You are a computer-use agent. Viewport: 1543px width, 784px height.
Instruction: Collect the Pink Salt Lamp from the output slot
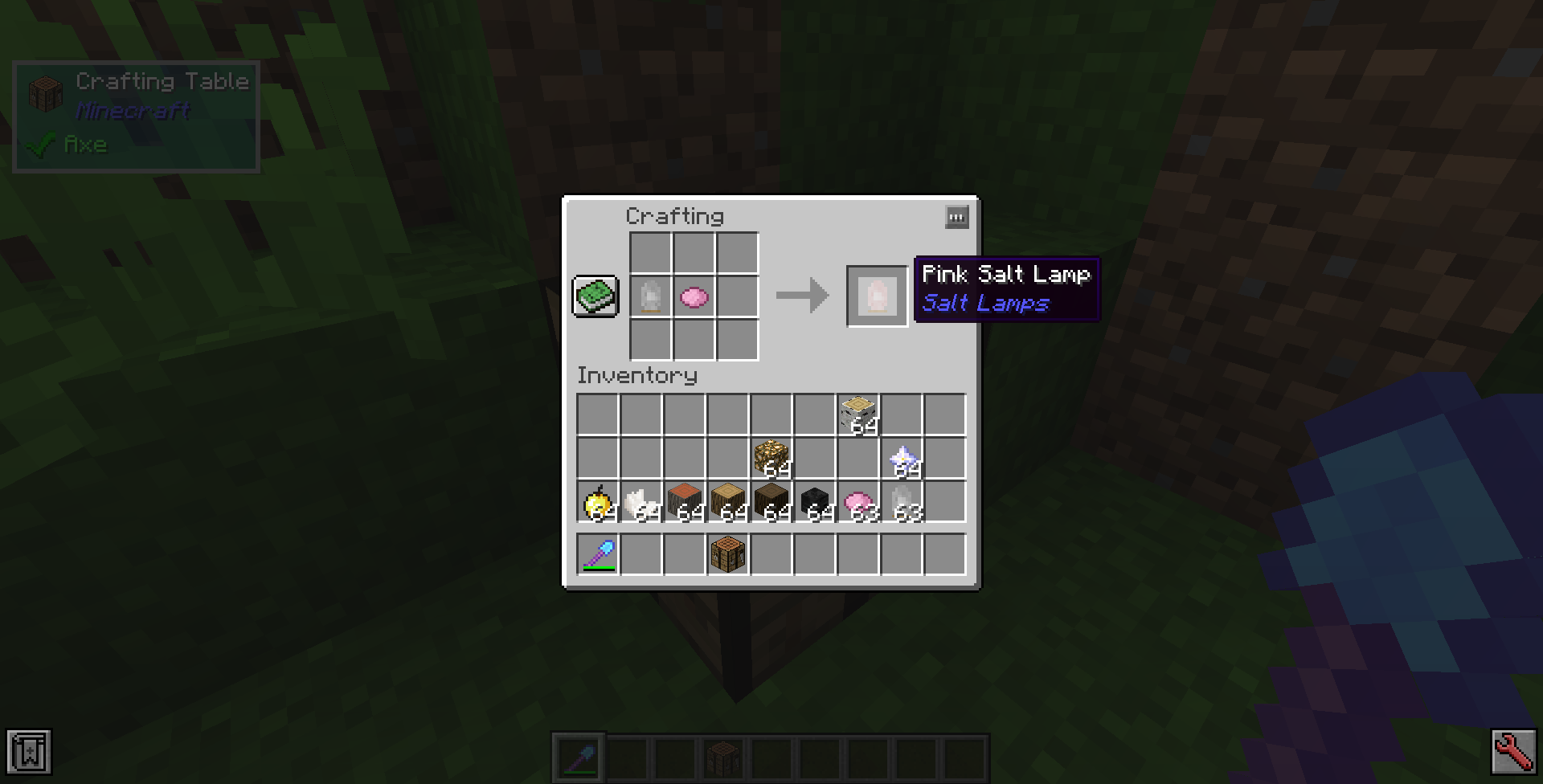[877, 296]
